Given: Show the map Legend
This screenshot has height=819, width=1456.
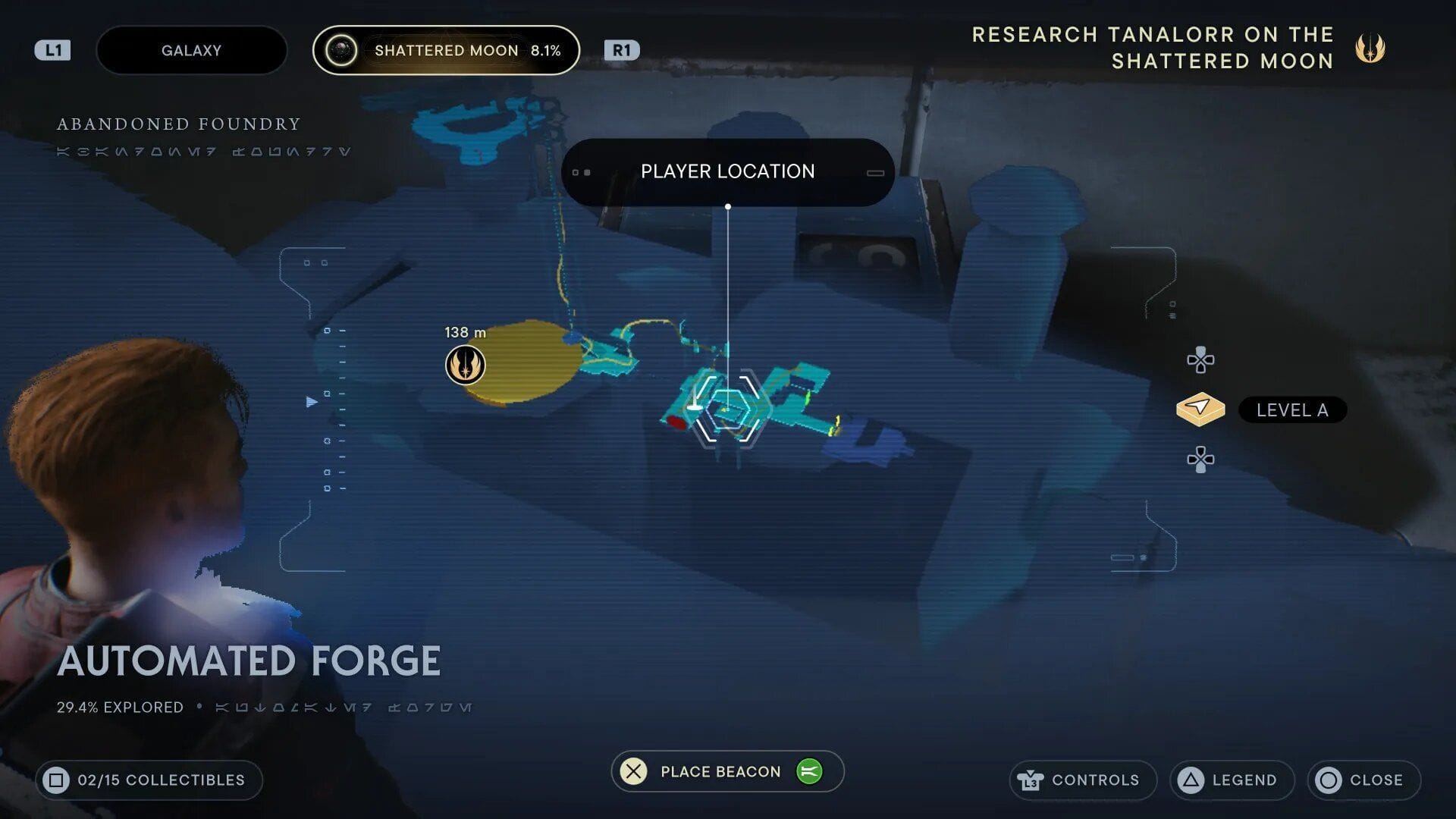Looking at the screenshot, I should (x=1232, y=780).
